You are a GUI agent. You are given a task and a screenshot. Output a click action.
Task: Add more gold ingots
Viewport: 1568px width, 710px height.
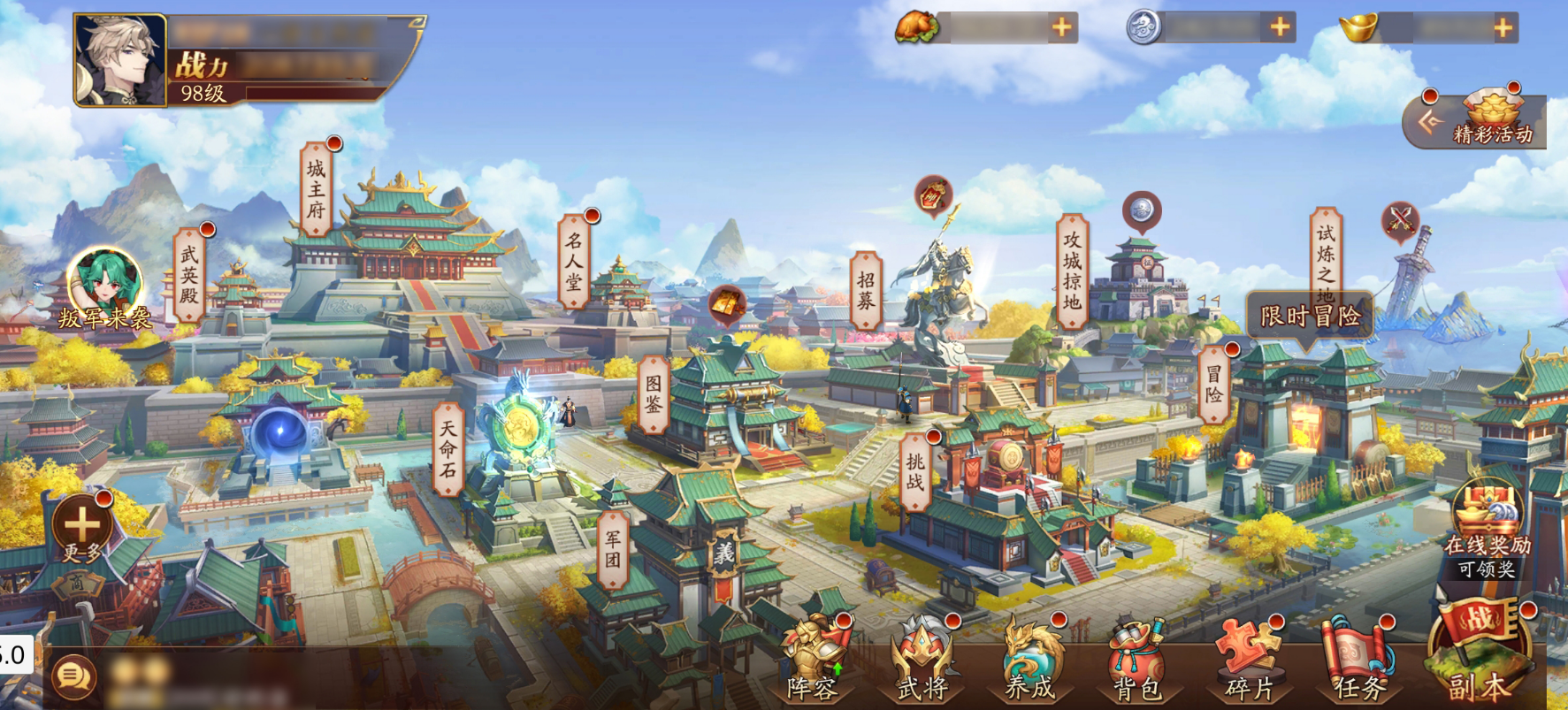pyautogui.click(x=1503, y=28)
